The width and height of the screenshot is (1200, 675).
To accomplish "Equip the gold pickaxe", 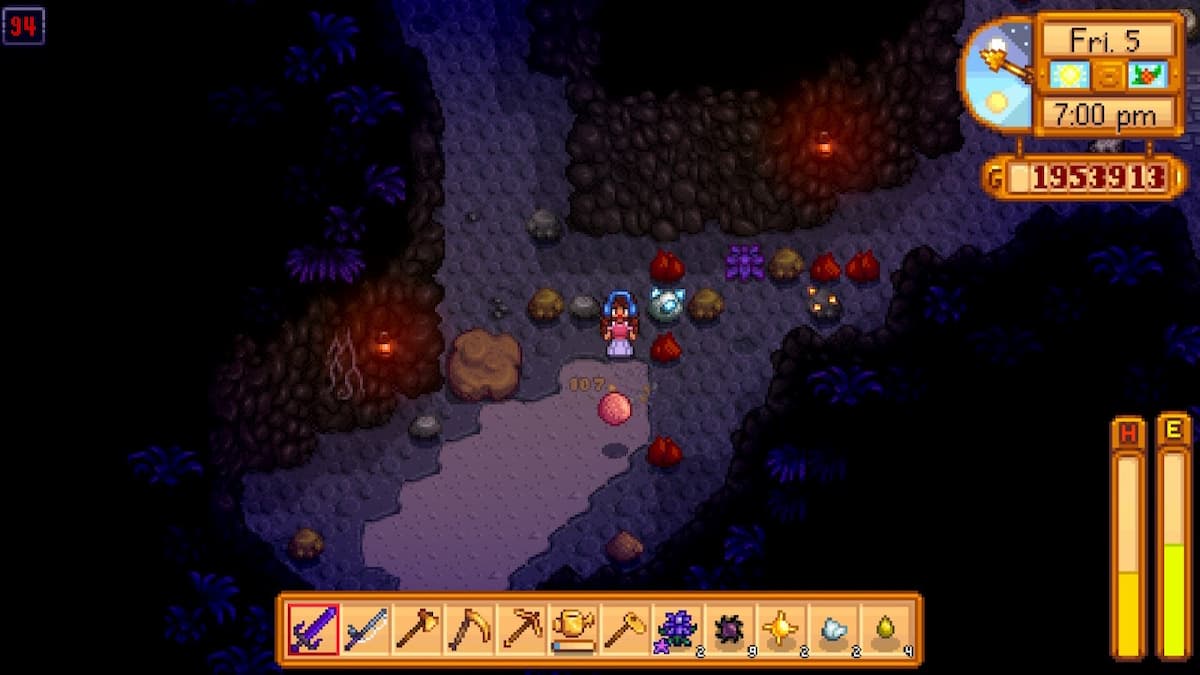I will tap(521, 629).
